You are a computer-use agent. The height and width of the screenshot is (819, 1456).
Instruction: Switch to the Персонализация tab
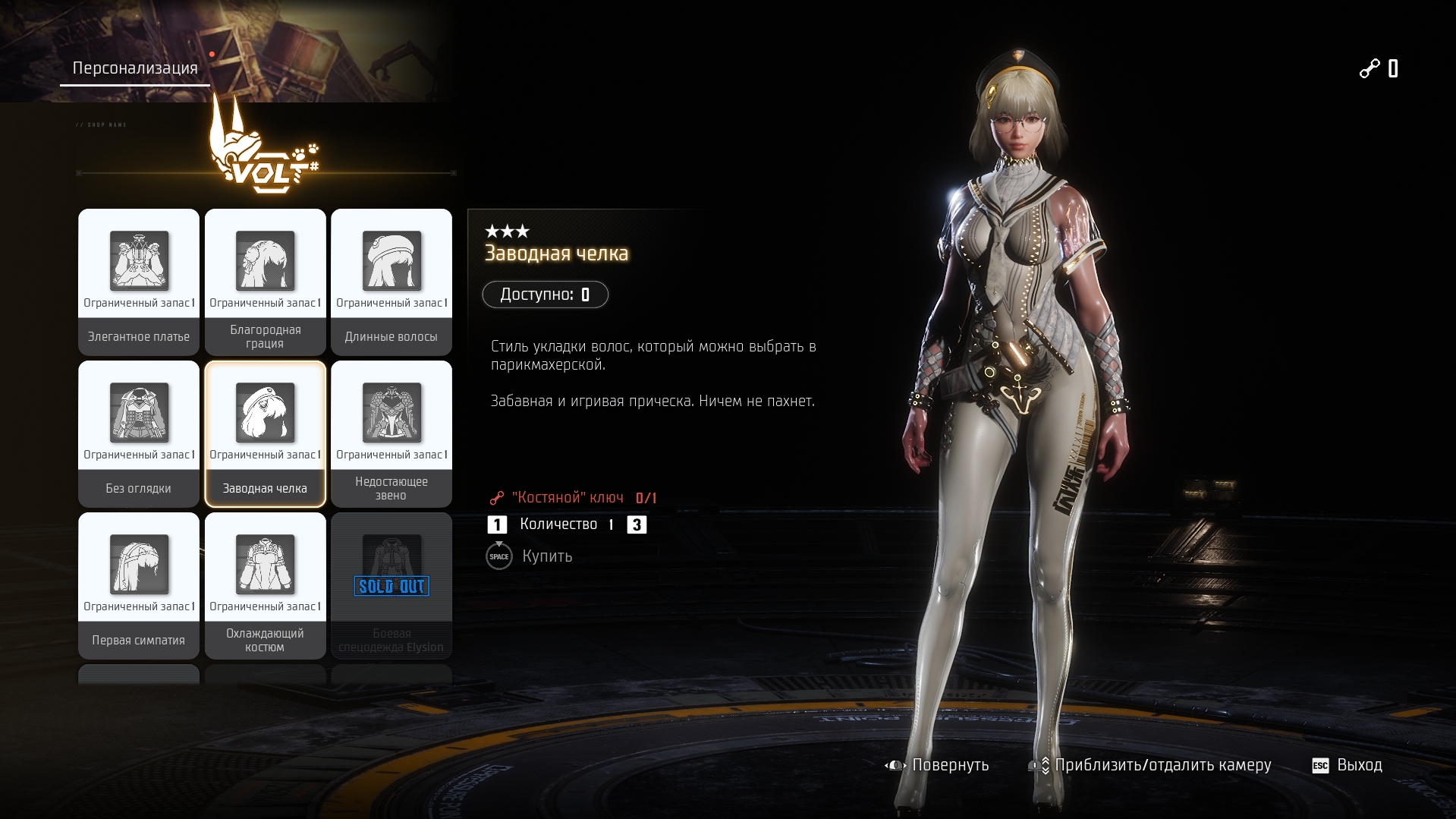coord(135,68)
